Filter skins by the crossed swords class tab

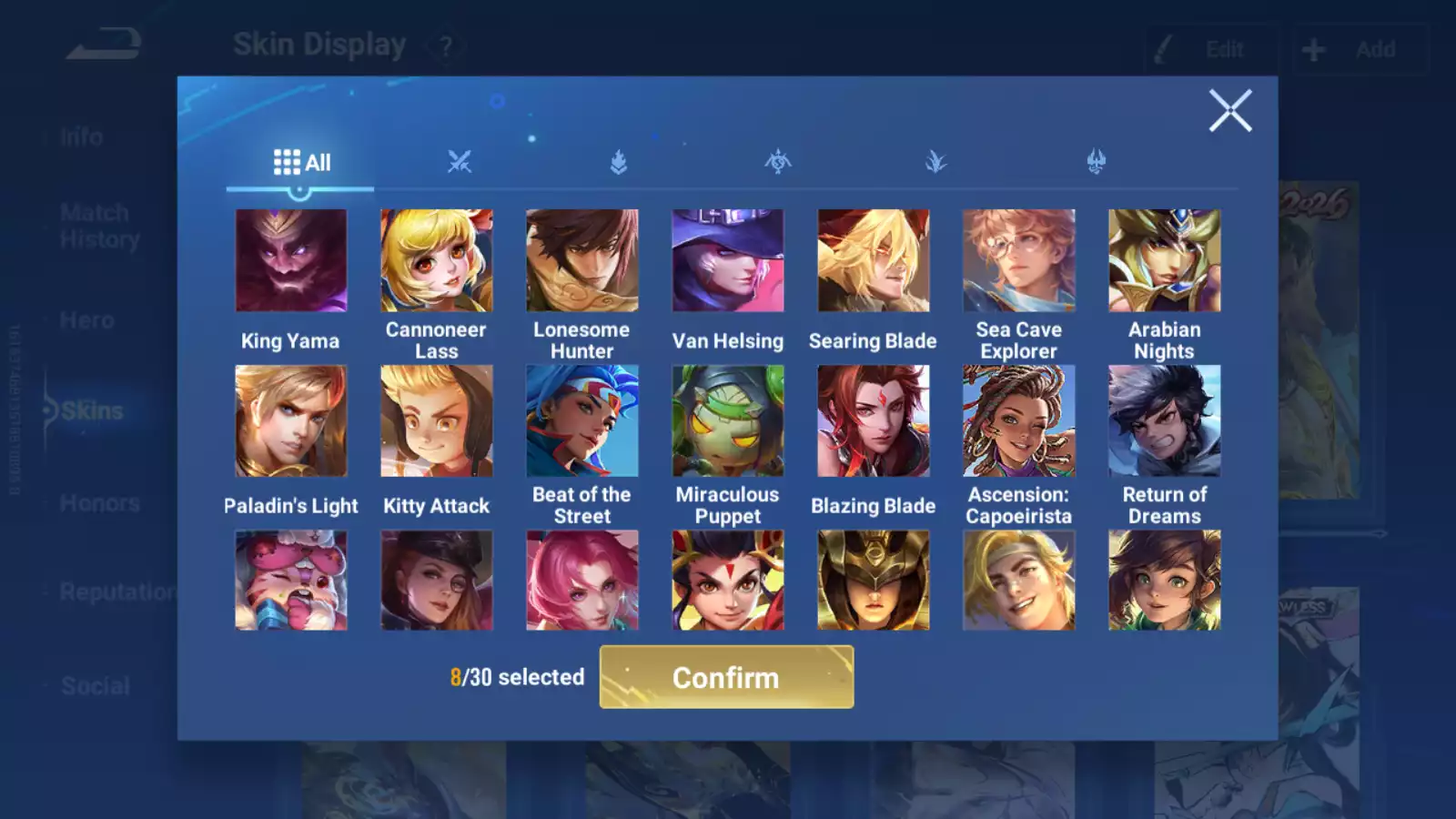(460, 163)
